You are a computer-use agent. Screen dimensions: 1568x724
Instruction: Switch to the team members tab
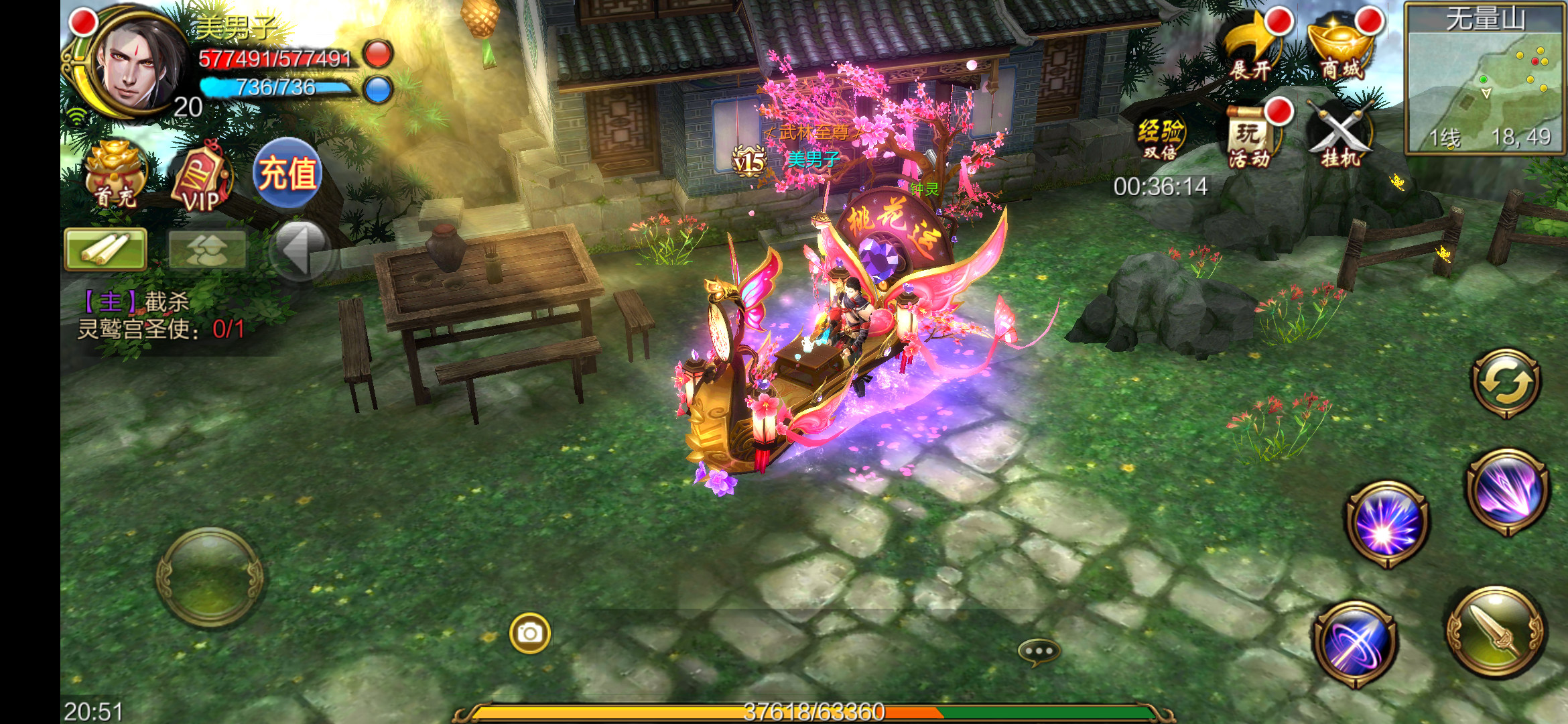(x=206, y=249)
